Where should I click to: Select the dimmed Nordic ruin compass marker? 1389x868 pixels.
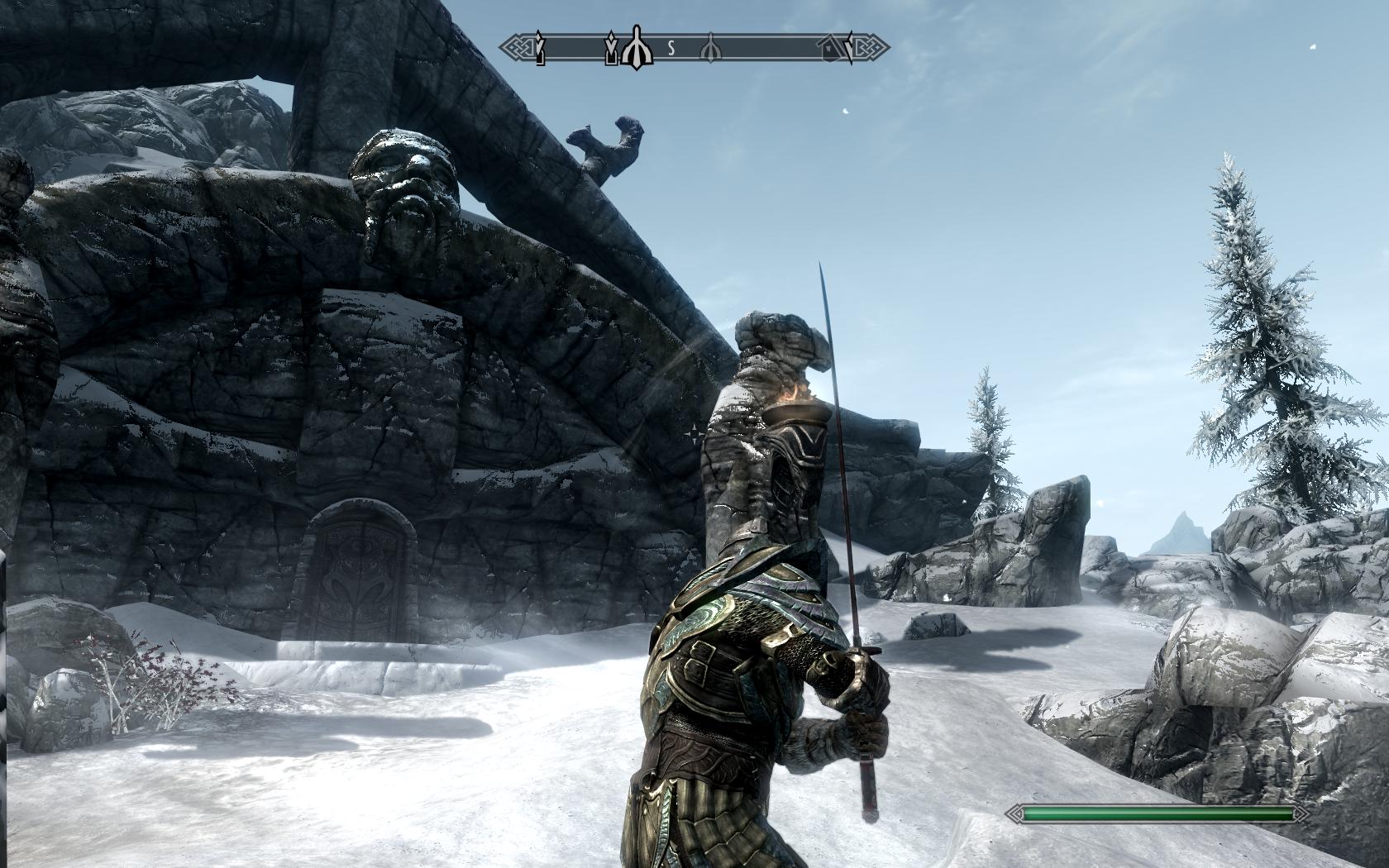(709, 49)
